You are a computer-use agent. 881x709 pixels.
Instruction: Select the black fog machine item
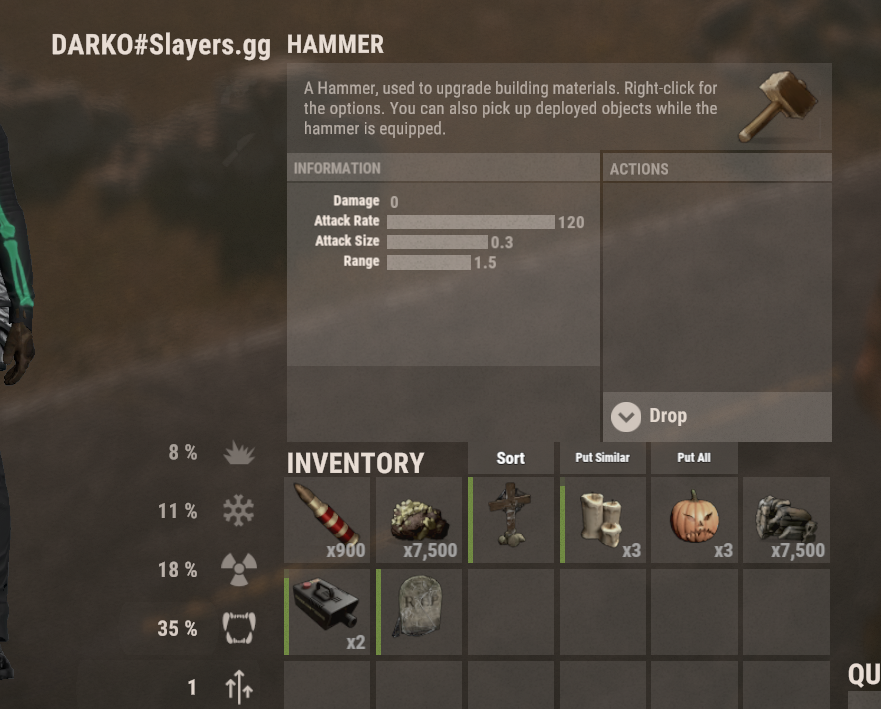pos(327,612)
